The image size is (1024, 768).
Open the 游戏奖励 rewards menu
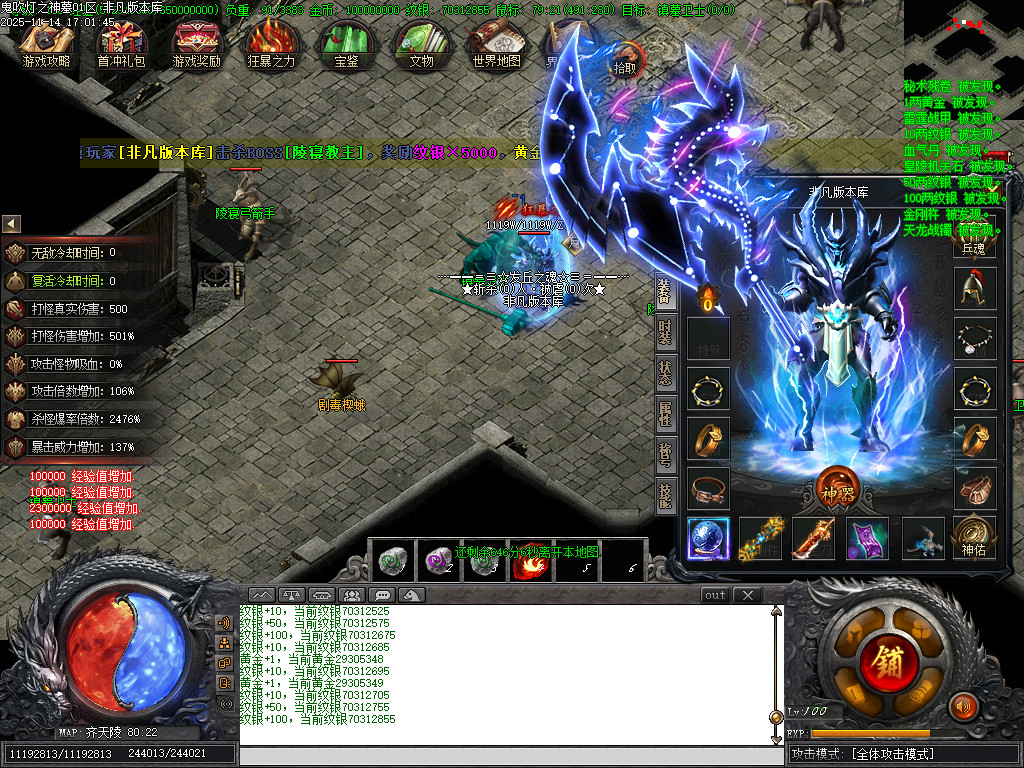pos(196,44)
